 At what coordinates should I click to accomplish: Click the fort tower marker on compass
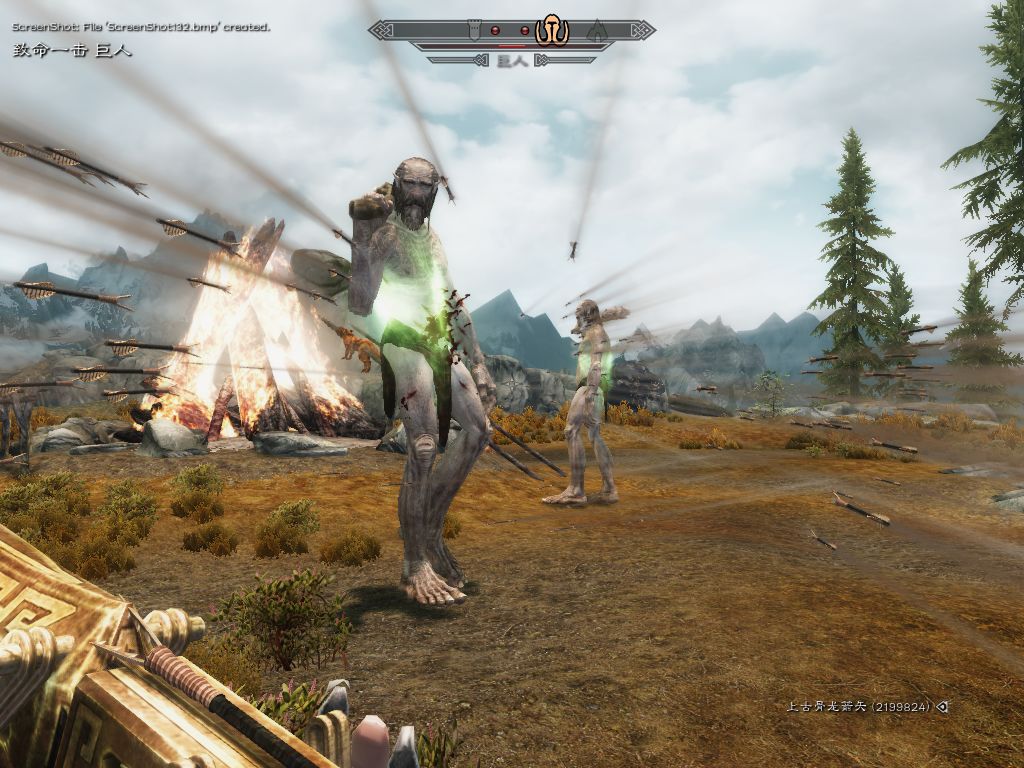tap(475, 30)
